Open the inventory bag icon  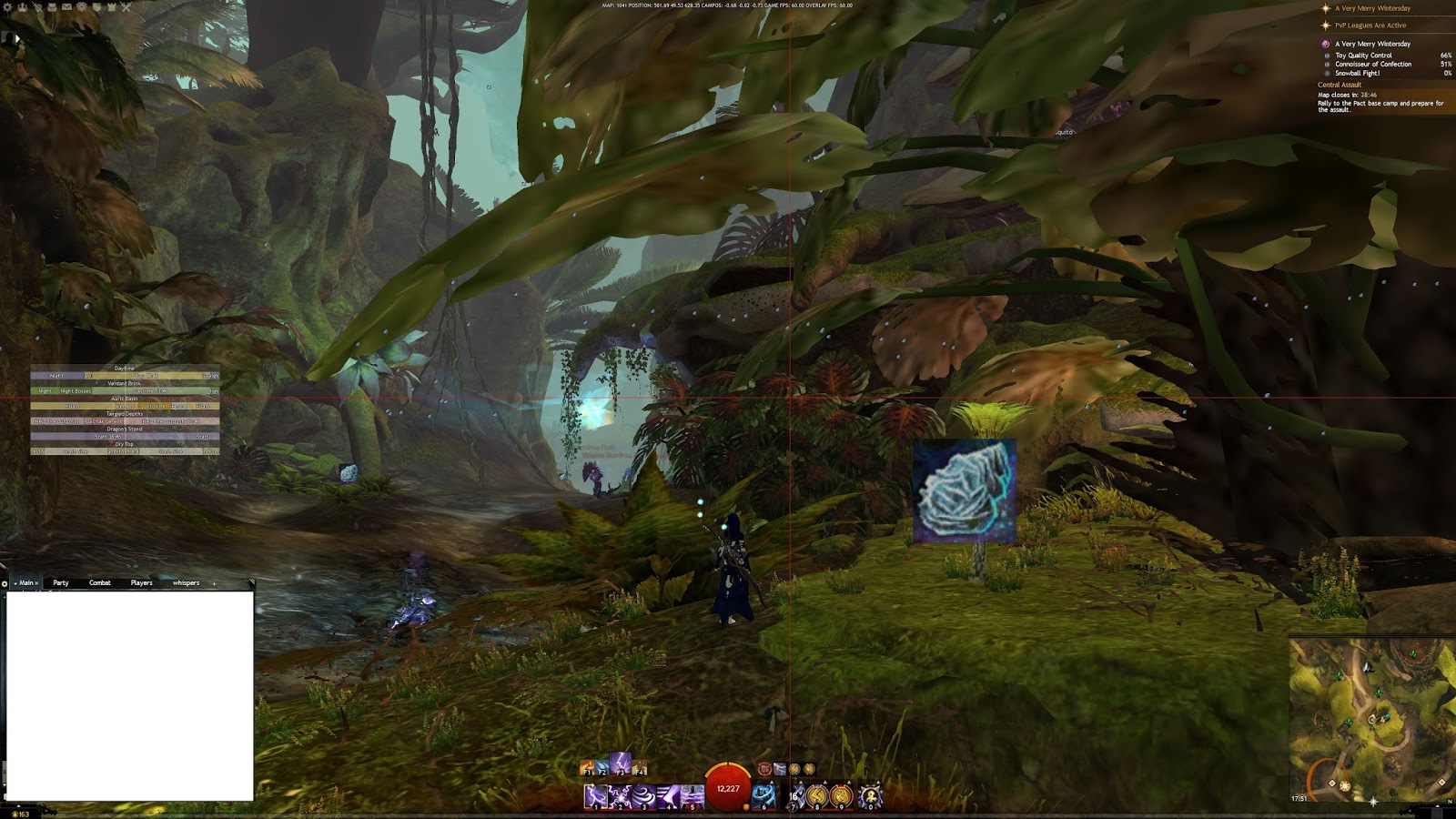(53, 7)
